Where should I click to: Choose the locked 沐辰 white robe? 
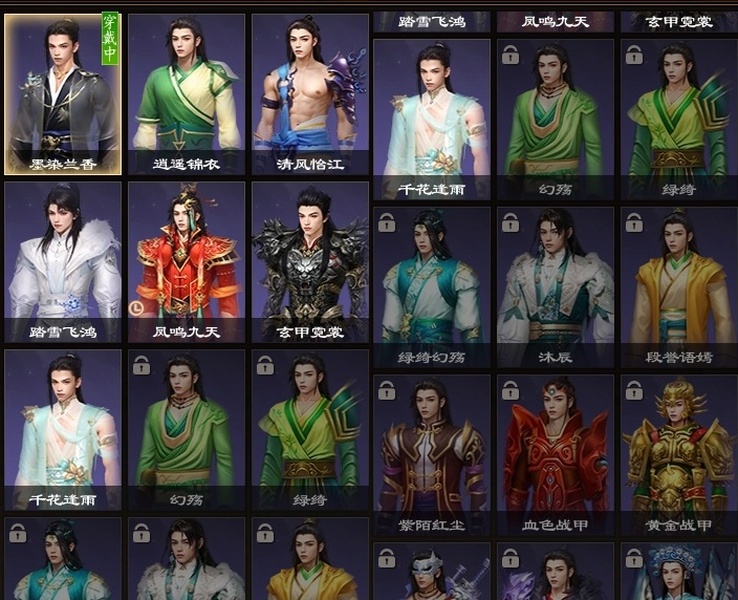pyautogui.click(x=555, y=285)
